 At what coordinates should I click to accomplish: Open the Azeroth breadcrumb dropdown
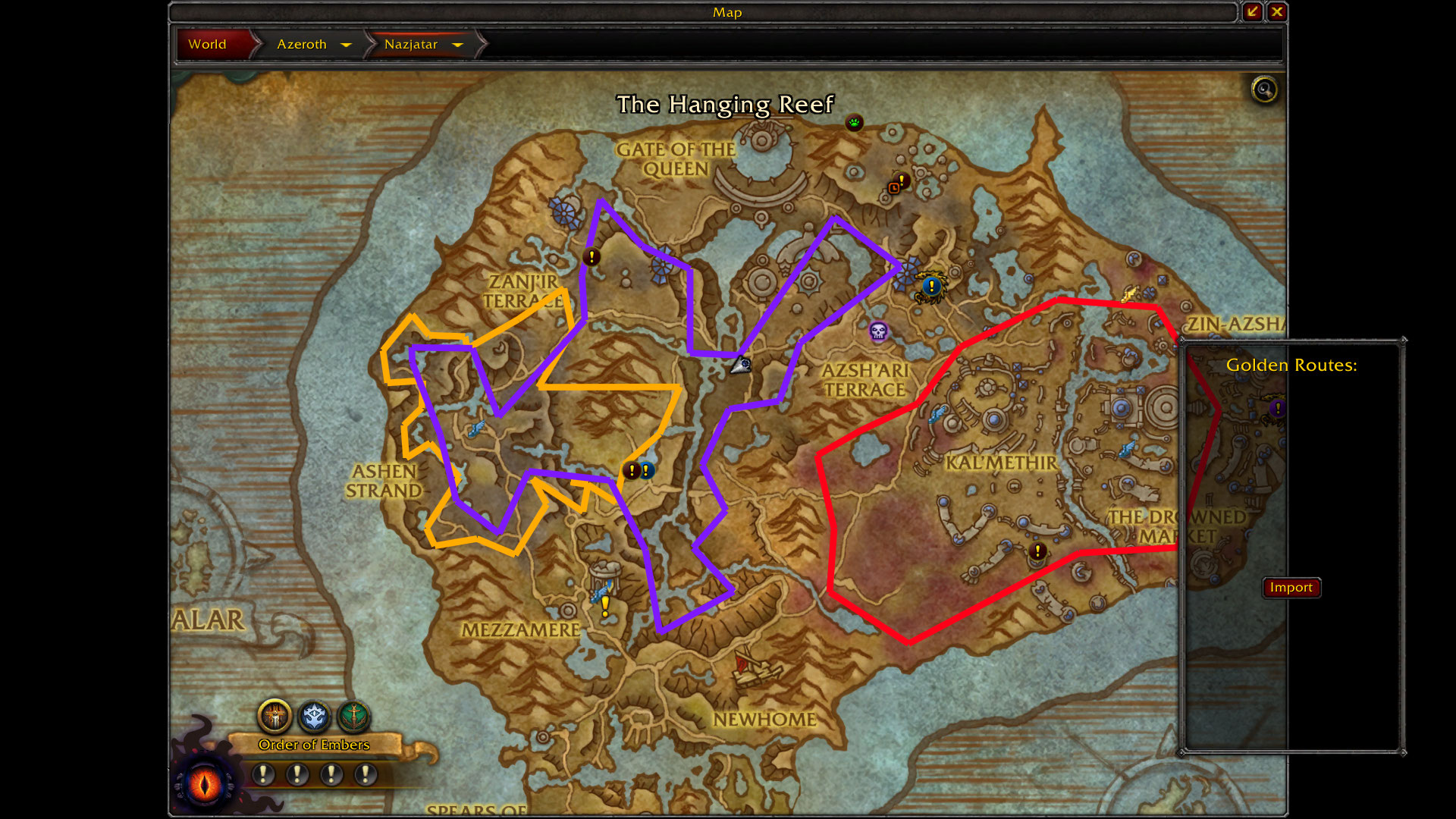[346, 45]
